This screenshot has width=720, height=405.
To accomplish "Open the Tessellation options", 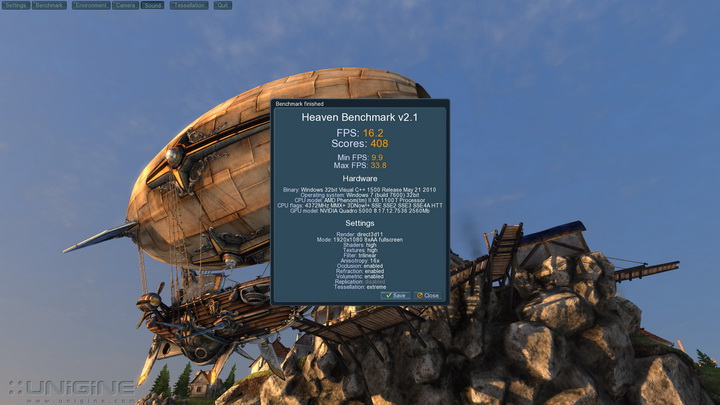I will pos(187,5).
